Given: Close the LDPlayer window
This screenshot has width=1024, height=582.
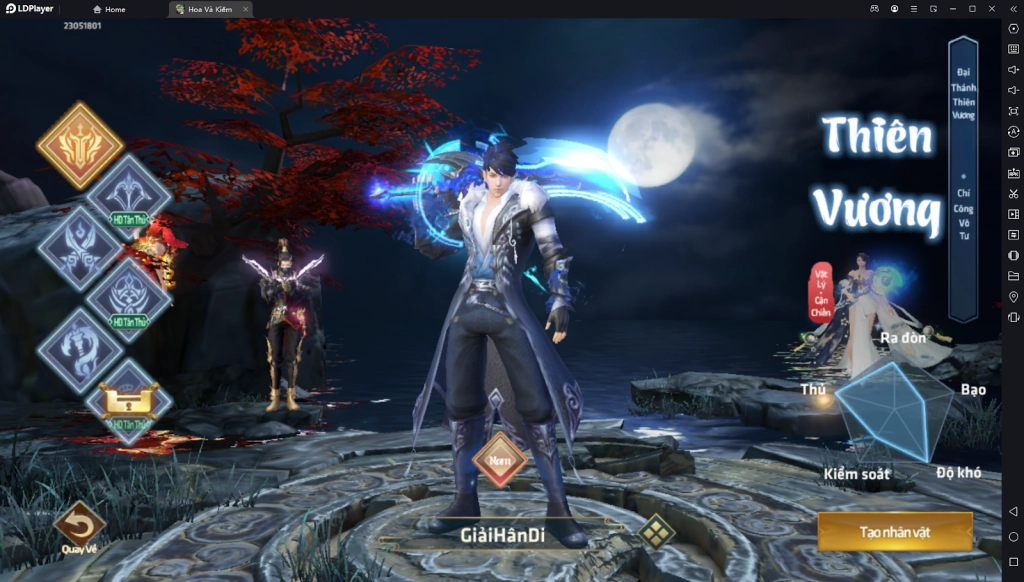Looking at the screenshot, I should point(991,9).
